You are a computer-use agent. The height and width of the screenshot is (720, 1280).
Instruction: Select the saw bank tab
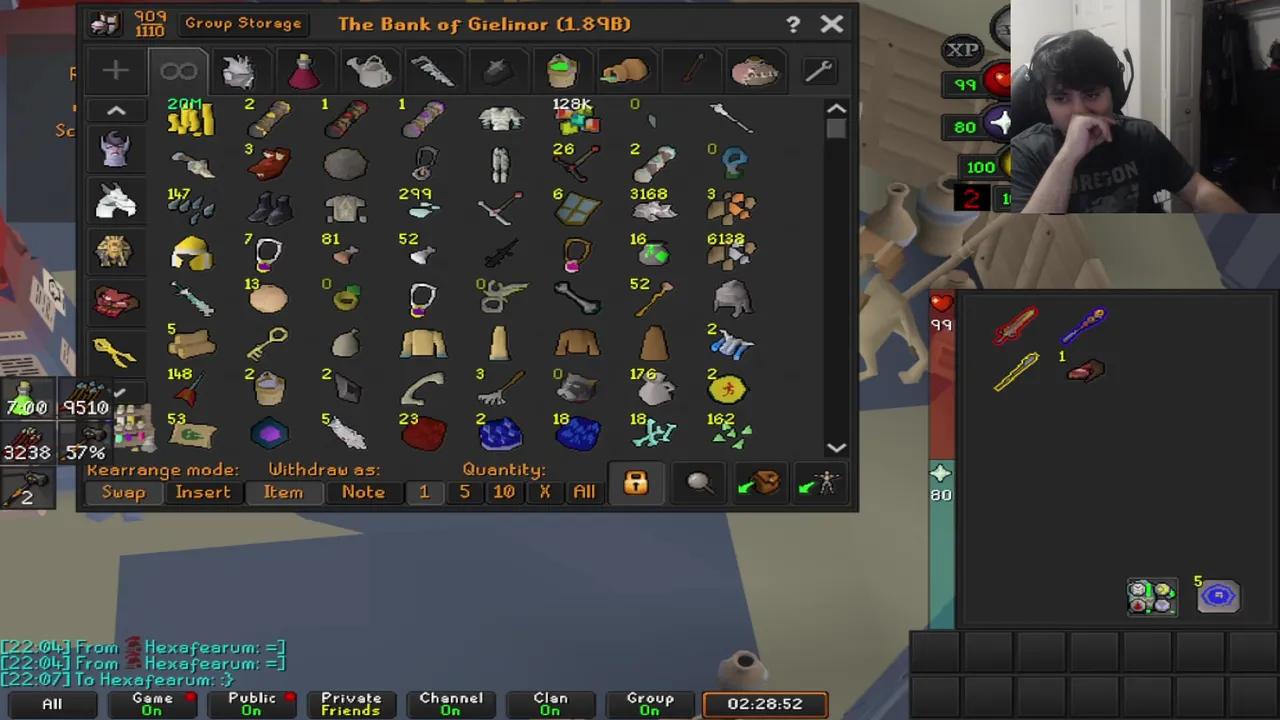click(432, 70)
